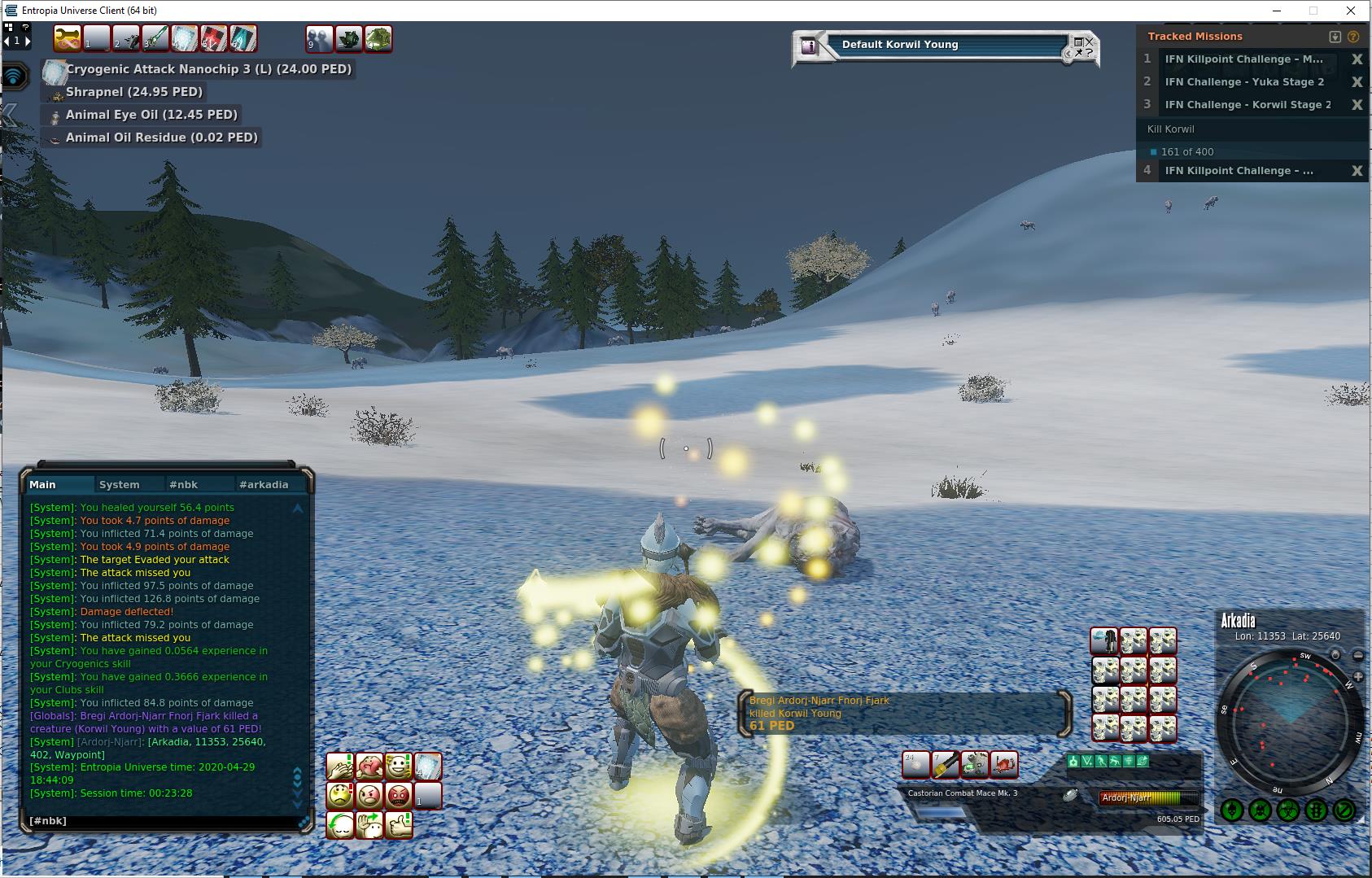Zoom in the radar with plus button
1372x878 pixels.
[1358, 677]
